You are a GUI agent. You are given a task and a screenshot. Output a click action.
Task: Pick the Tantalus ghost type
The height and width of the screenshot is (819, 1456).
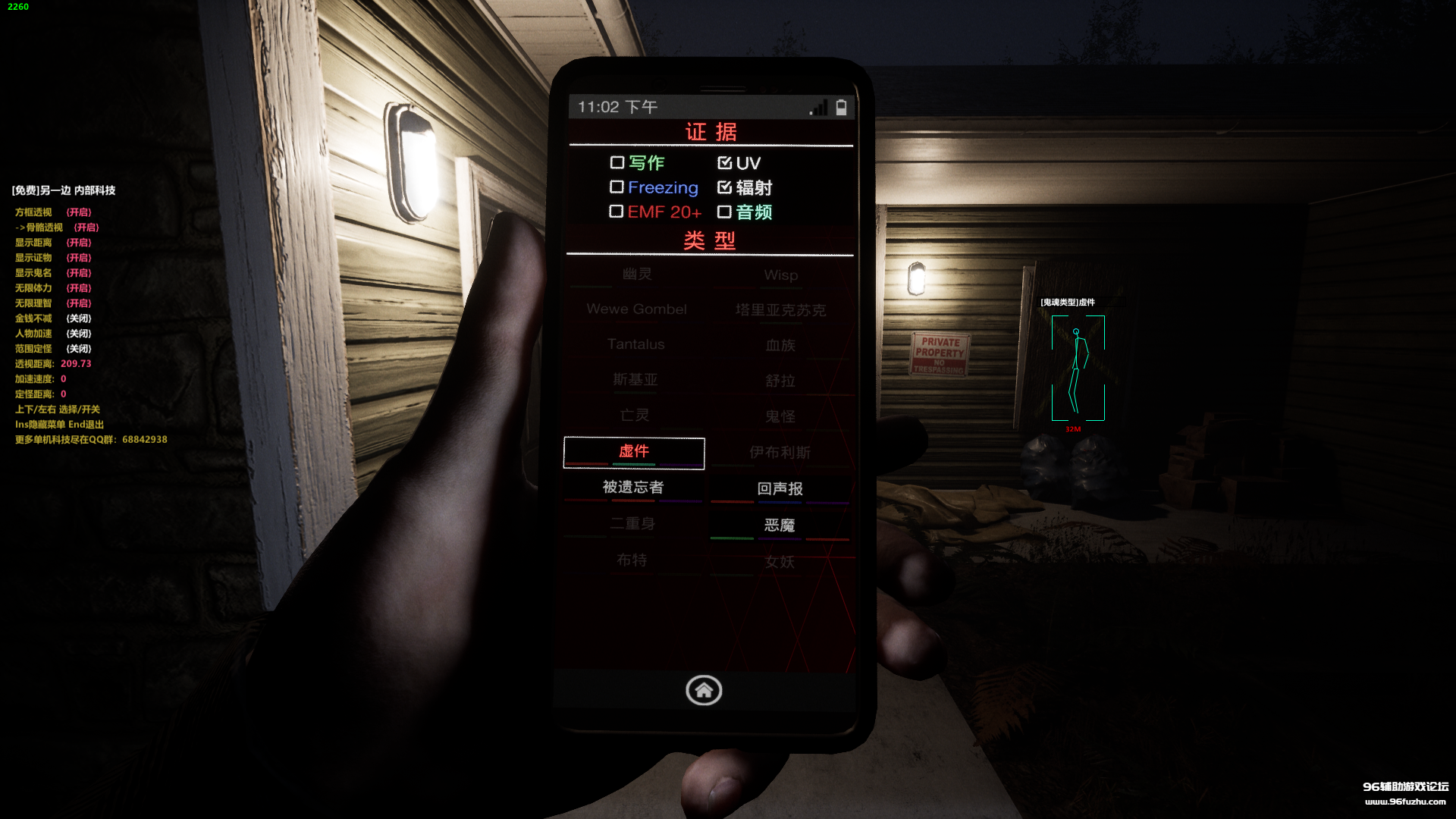pyautogui.click(x=635, y=344)
